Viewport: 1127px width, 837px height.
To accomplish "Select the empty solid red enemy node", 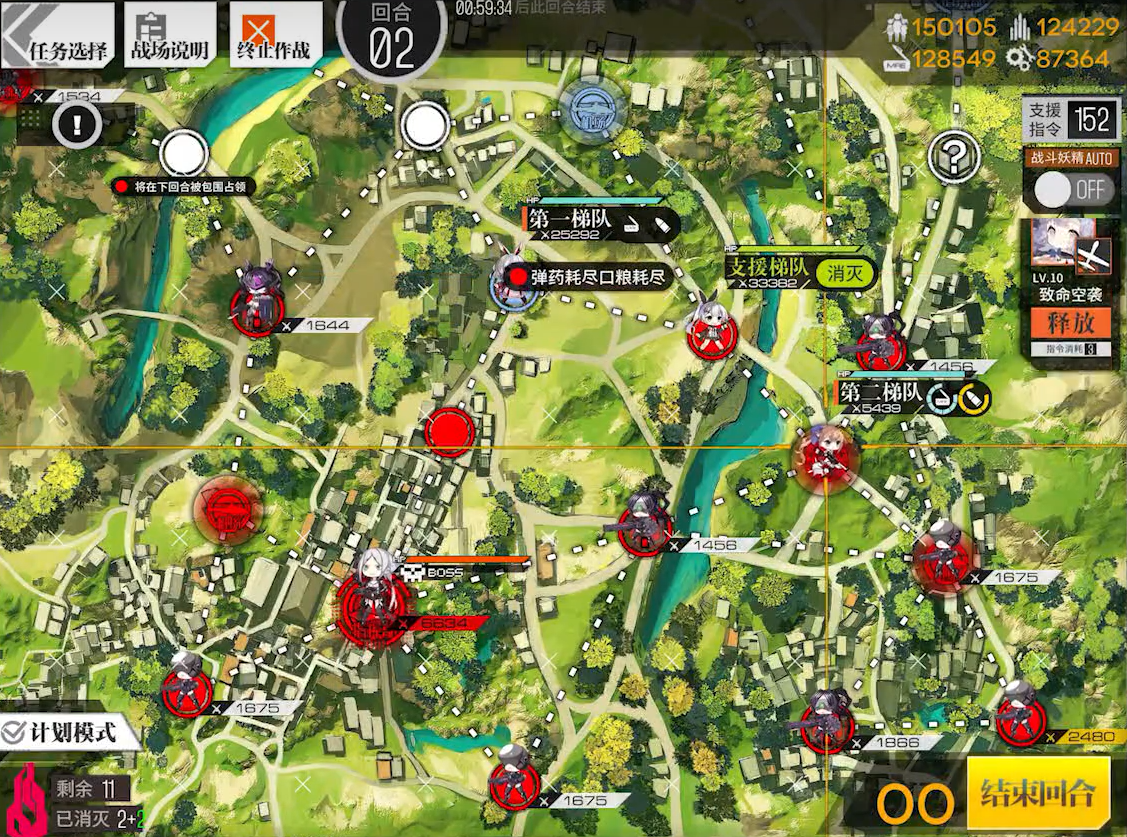I will pos(450,433).
